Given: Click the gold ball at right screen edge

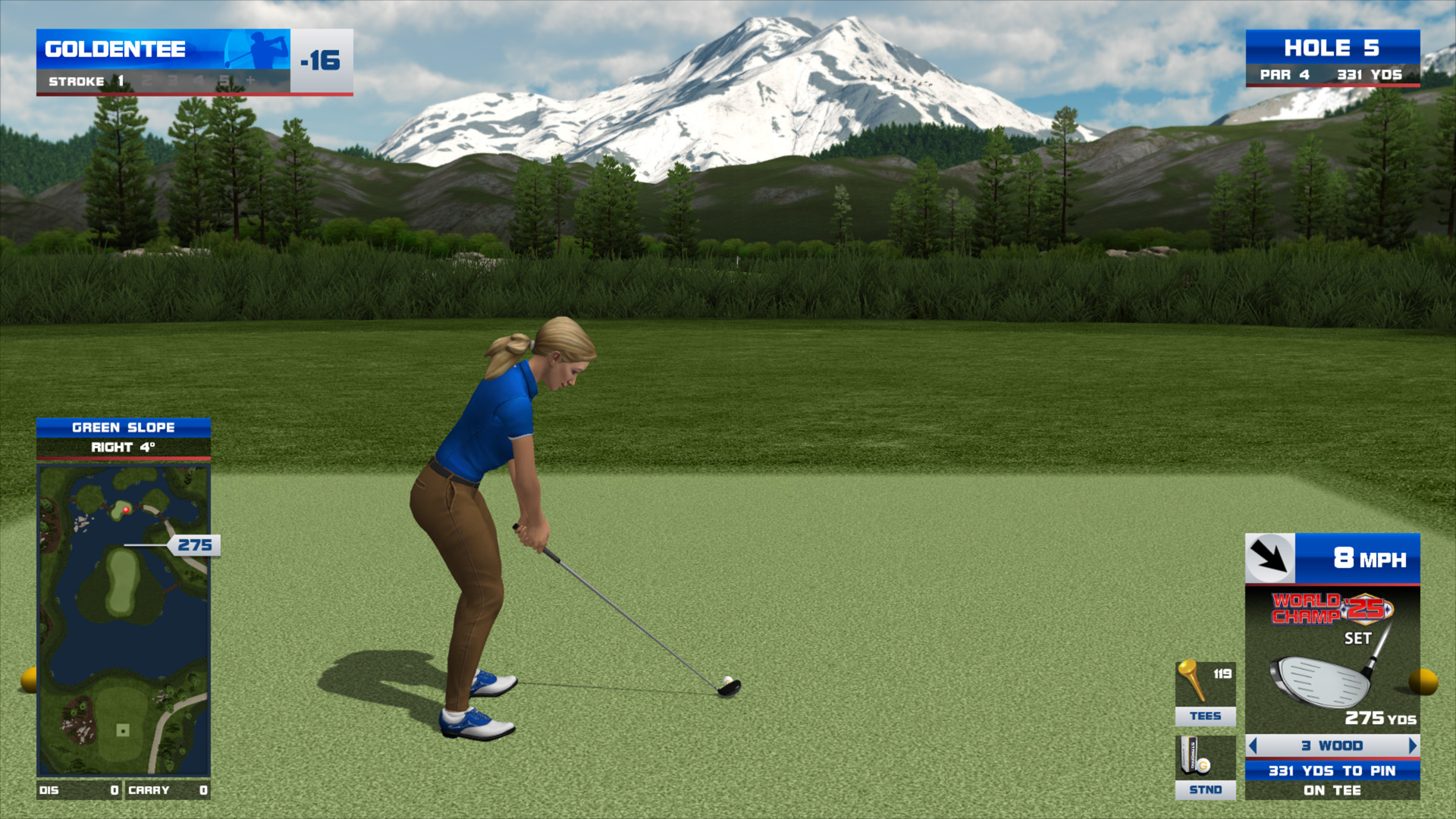Looking at the screenshot, I should (1423, 681).
